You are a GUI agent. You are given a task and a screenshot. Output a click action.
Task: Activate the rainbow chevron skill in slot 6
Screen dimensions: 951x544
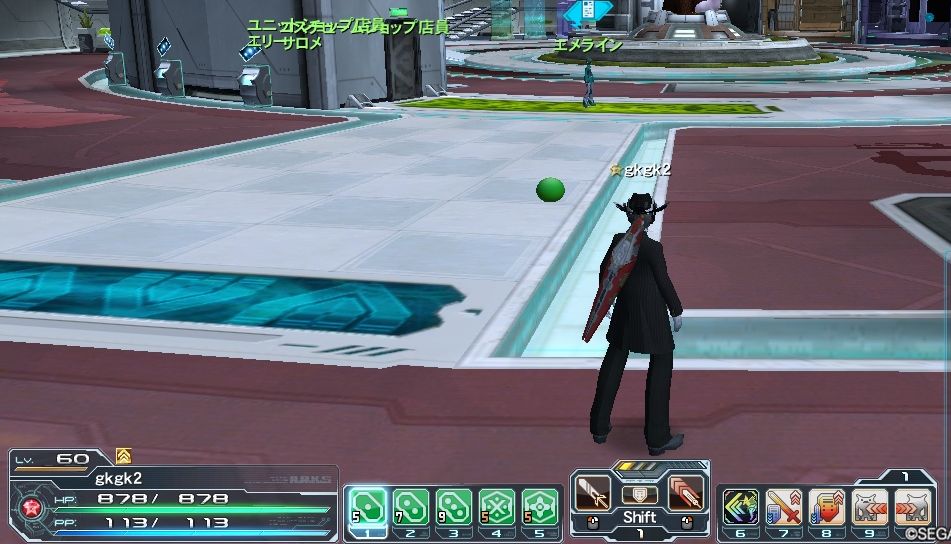[x=741, y=506]
